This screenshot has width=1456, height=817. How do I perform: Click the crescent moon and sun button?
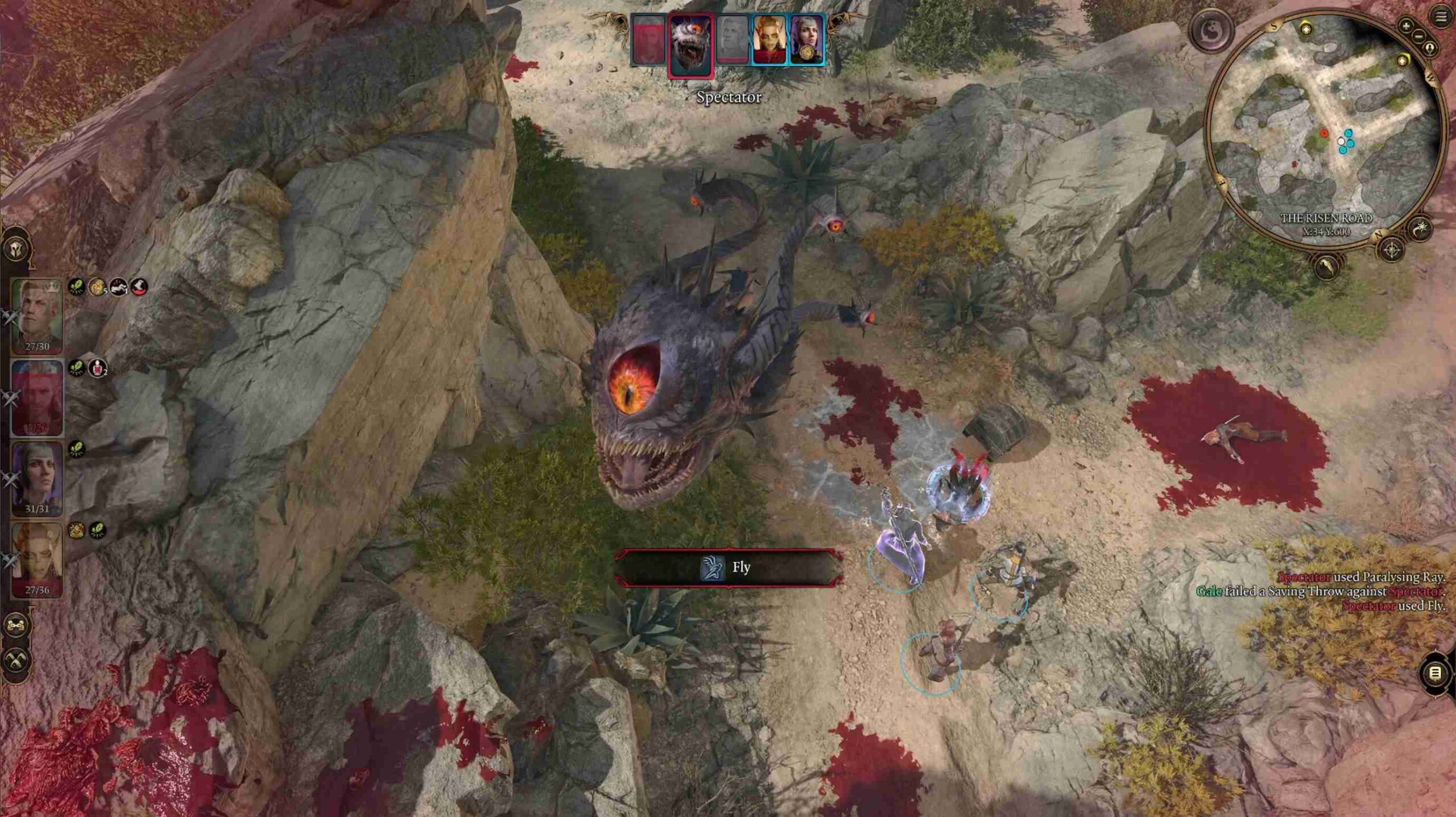click(x=1421, y=229)
